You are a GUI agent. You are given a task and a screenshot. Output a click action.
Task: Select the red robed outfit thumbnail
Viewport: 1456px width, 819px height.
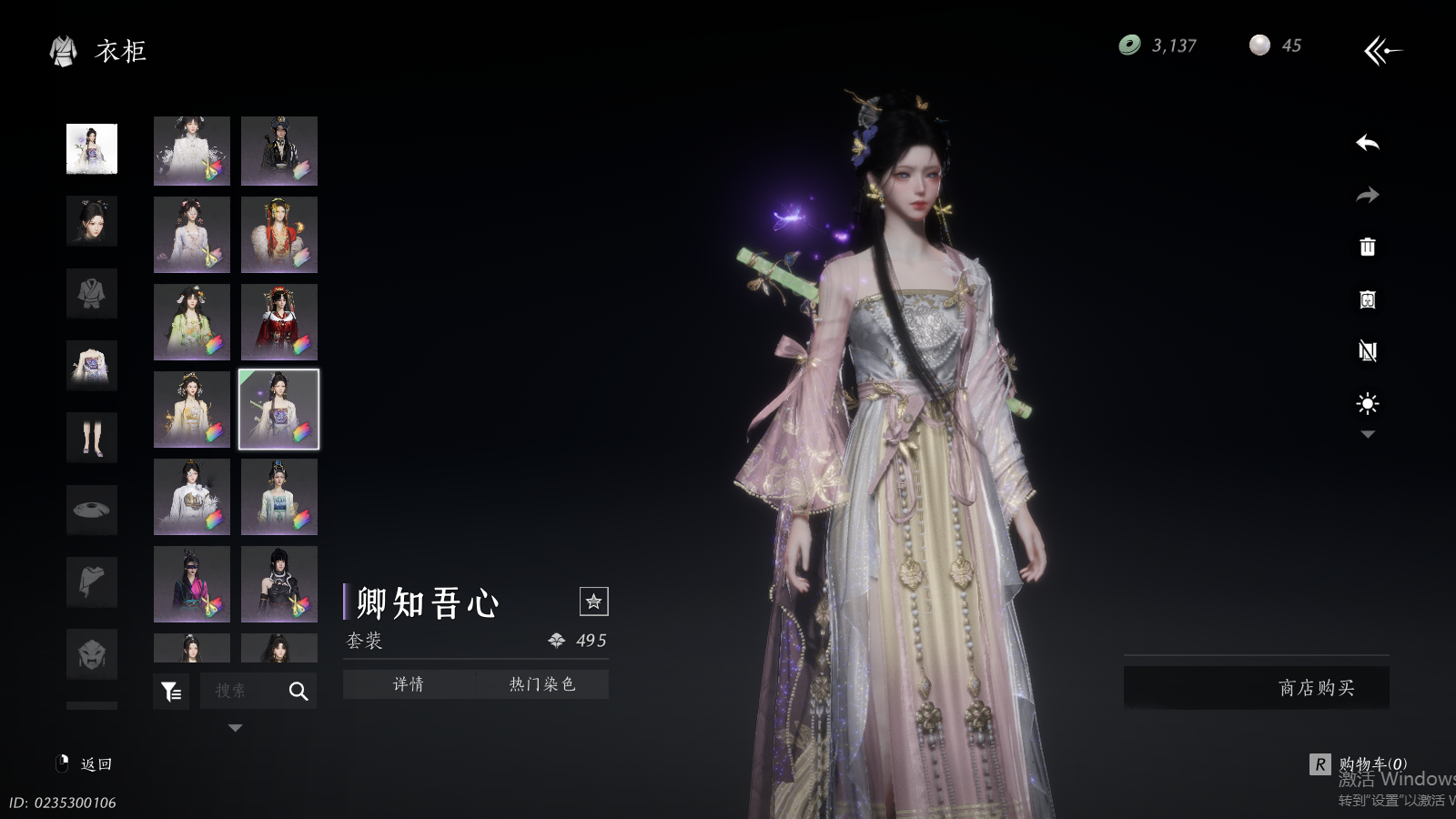[x=279, y=322]
